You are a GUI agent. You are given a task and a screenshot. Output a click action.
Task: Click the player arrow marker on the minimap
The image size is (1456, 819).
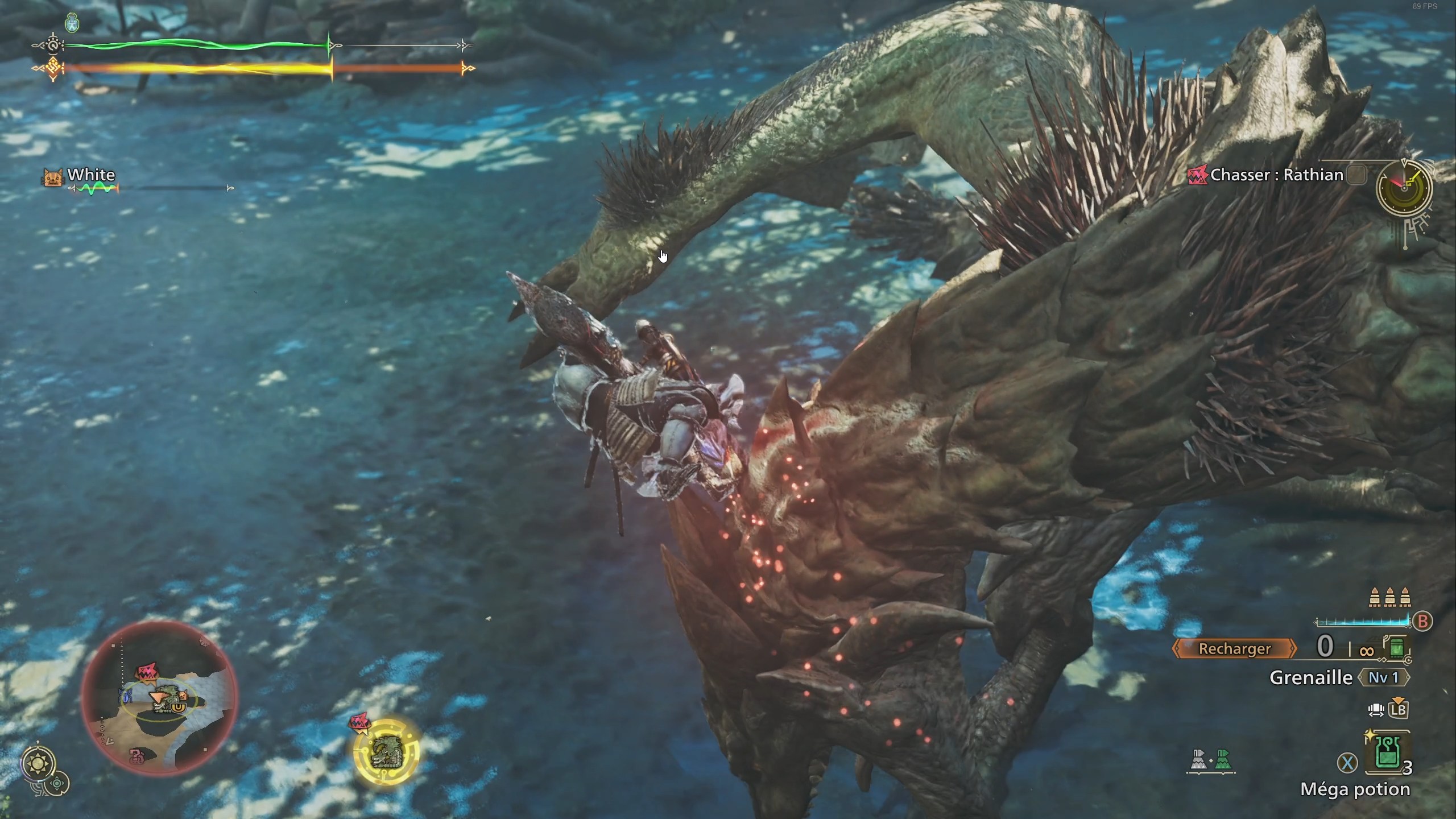(x=159, y=698)
